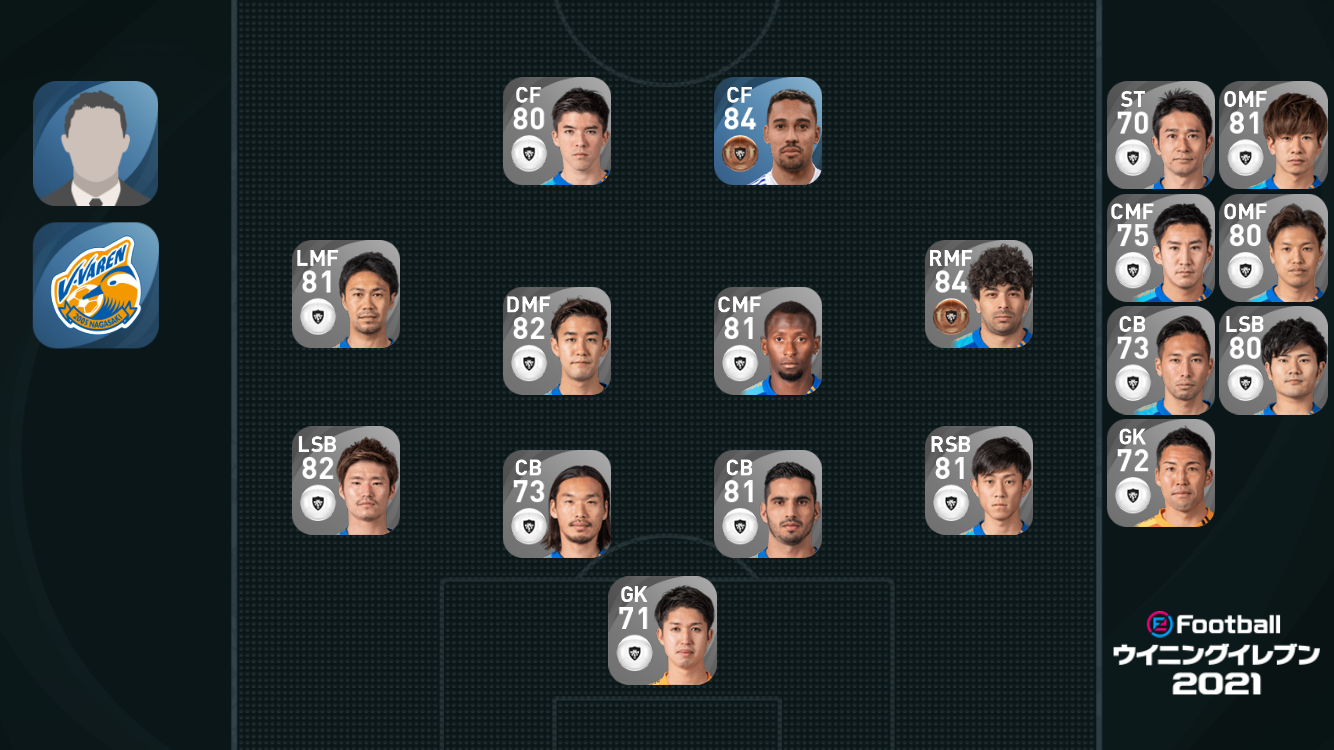The width and height of the screenshot is (1334, 750).
Task: Open the manager silhouette card
Action: 96,143
